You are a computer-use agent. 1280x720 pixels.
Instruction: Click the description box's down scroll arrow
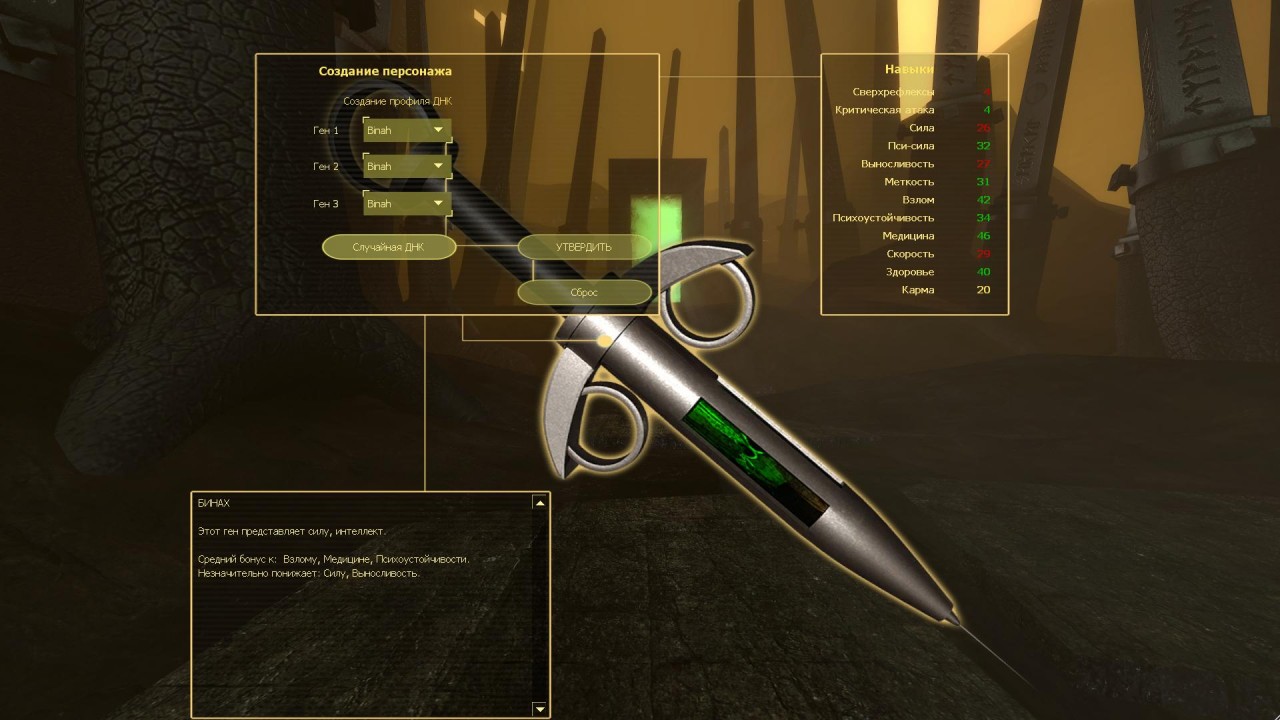pos(540,709)
